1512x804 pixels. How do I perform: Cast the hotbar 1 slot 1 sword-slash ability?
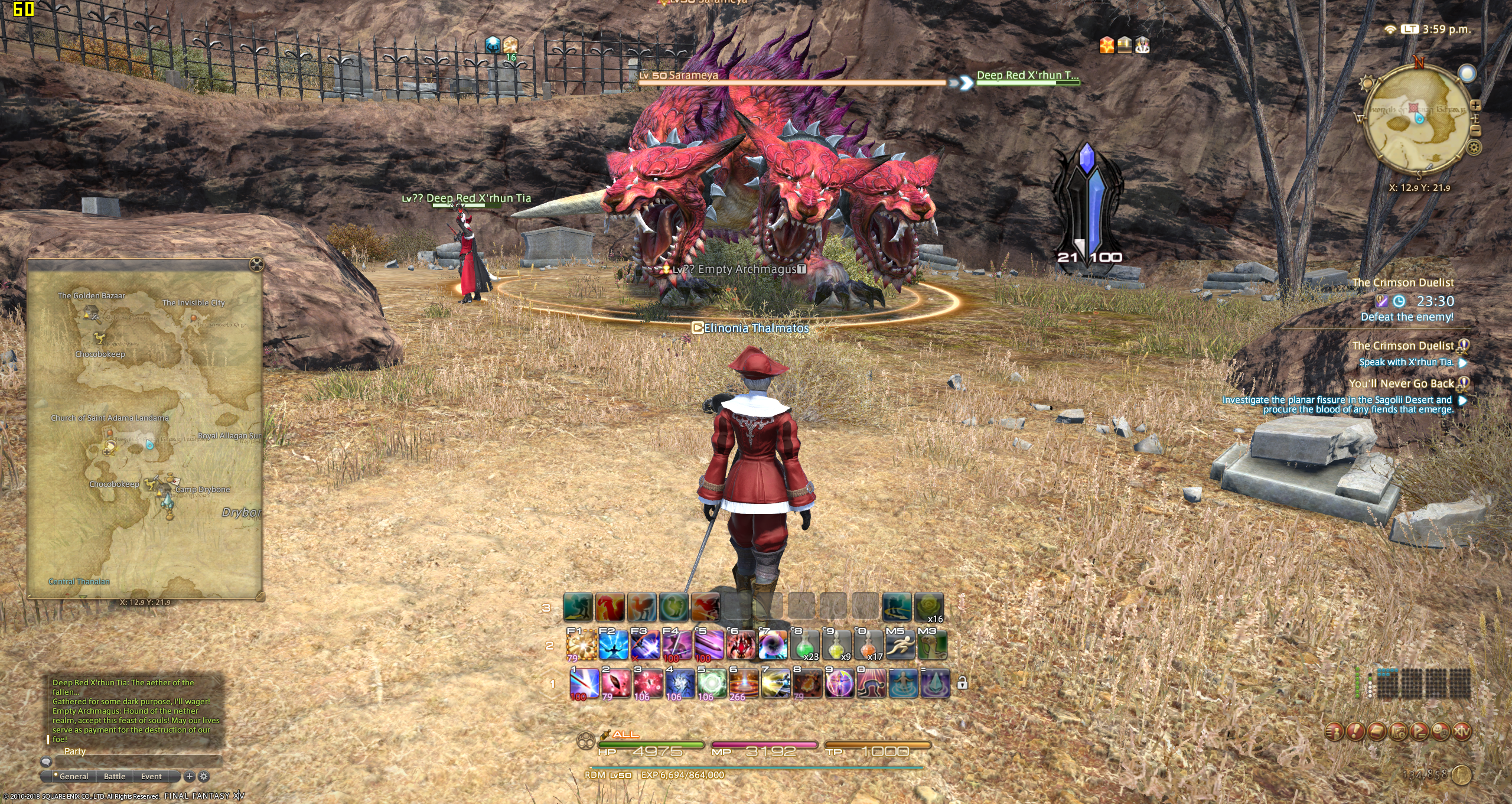pyautogui.click(x=584, y=683)
